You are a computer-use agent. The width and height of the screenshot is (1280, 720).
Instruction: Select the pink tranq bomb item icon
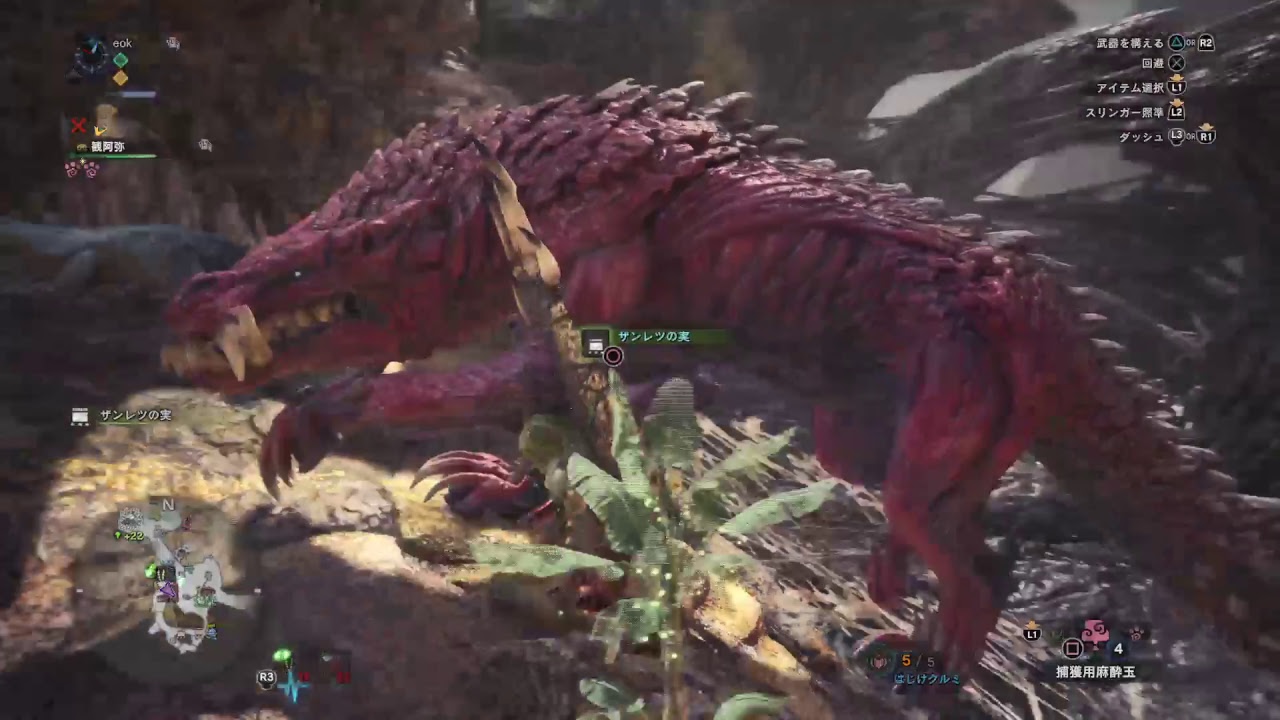click(x=1096, y=632)
